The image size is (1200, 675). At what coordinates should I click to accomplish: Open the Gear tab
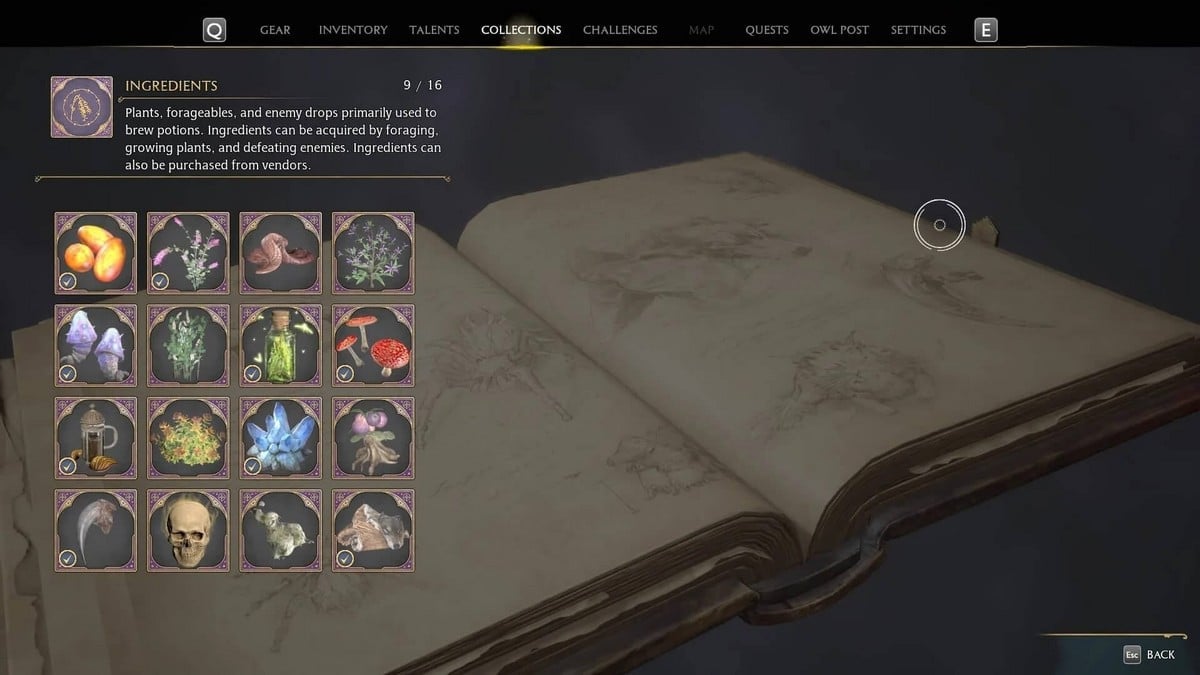coord(275,30)
